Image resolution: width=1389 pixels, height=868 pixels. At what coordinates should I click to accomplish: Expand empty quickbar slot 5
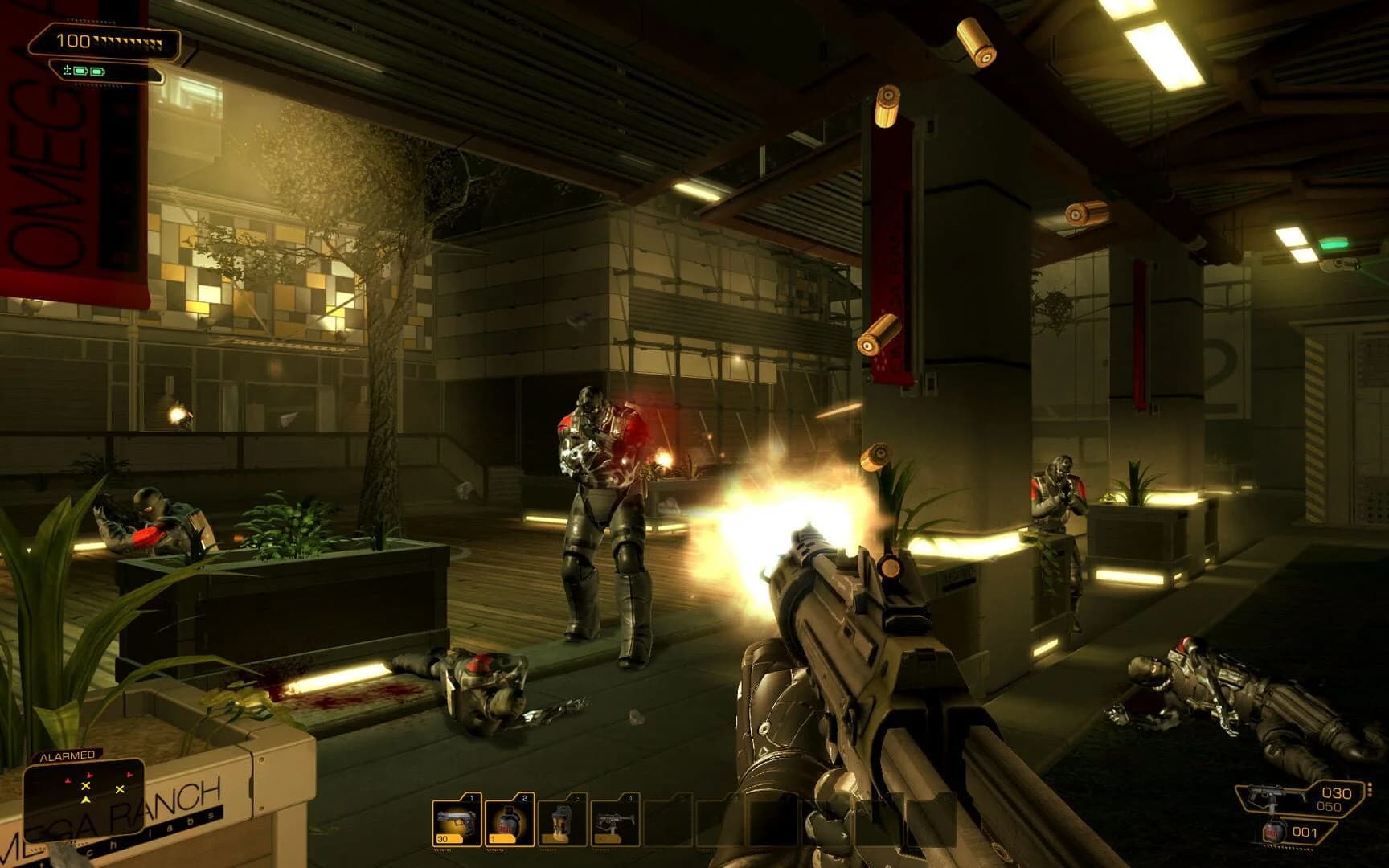(x=669, y=820)
